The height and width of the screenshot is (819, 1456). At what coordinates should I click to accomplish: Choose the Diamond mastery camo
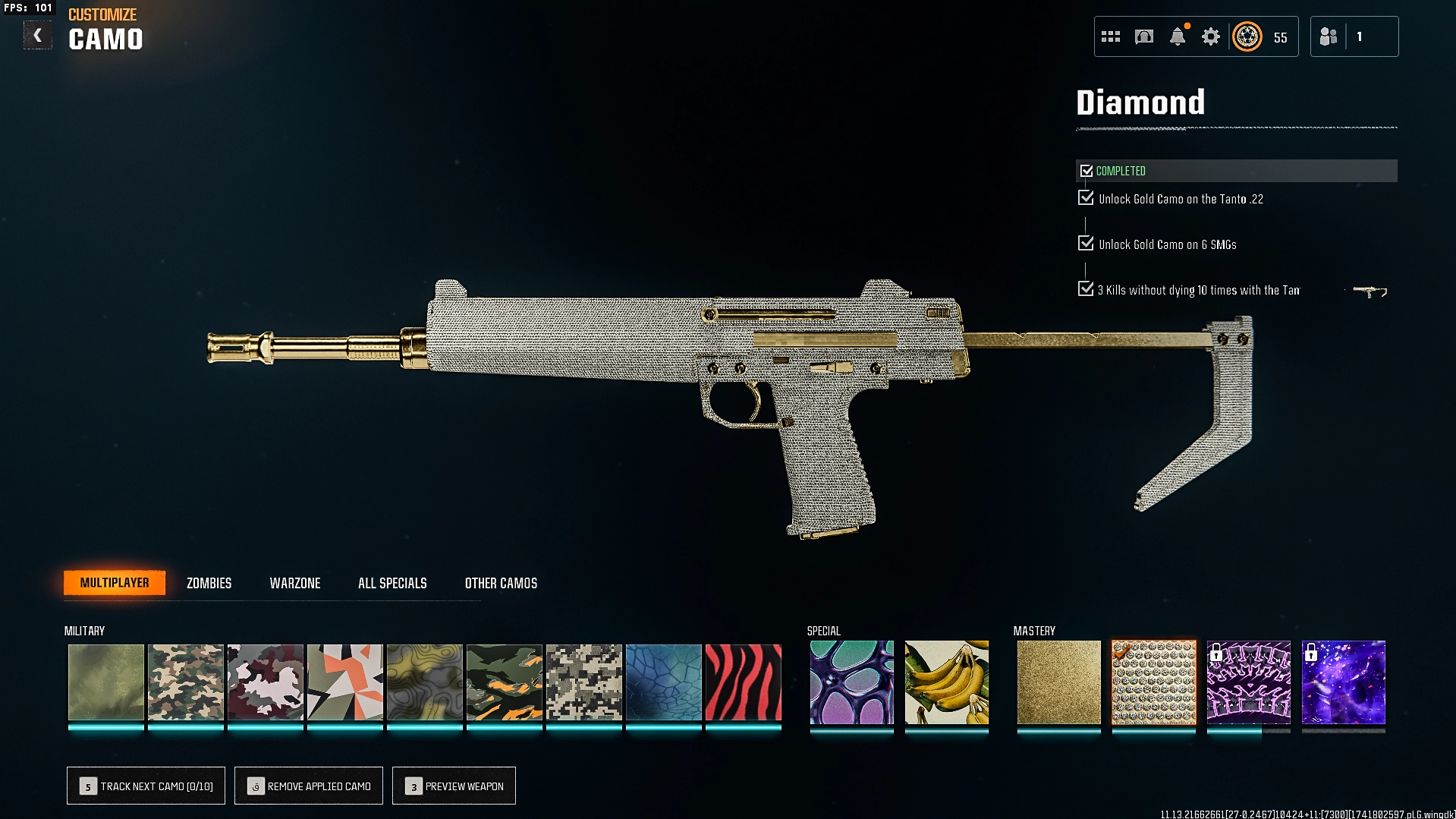(1153, 682)
